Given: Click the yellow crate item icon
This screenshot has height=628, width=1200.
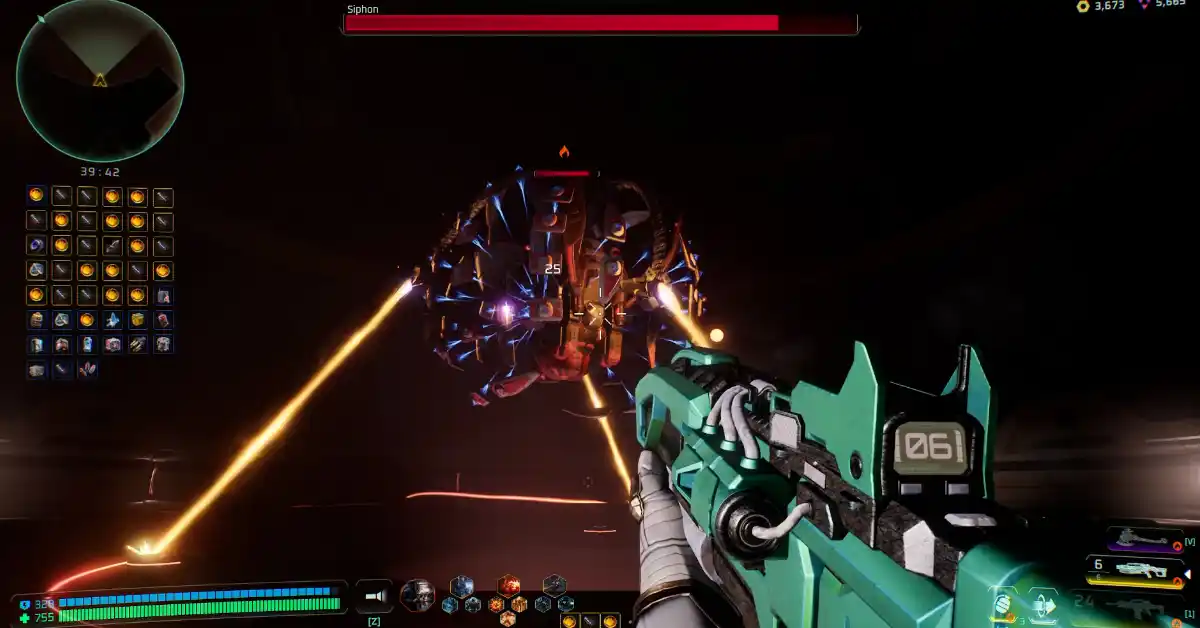Looking at the screenshot, I should pos(138,320).
